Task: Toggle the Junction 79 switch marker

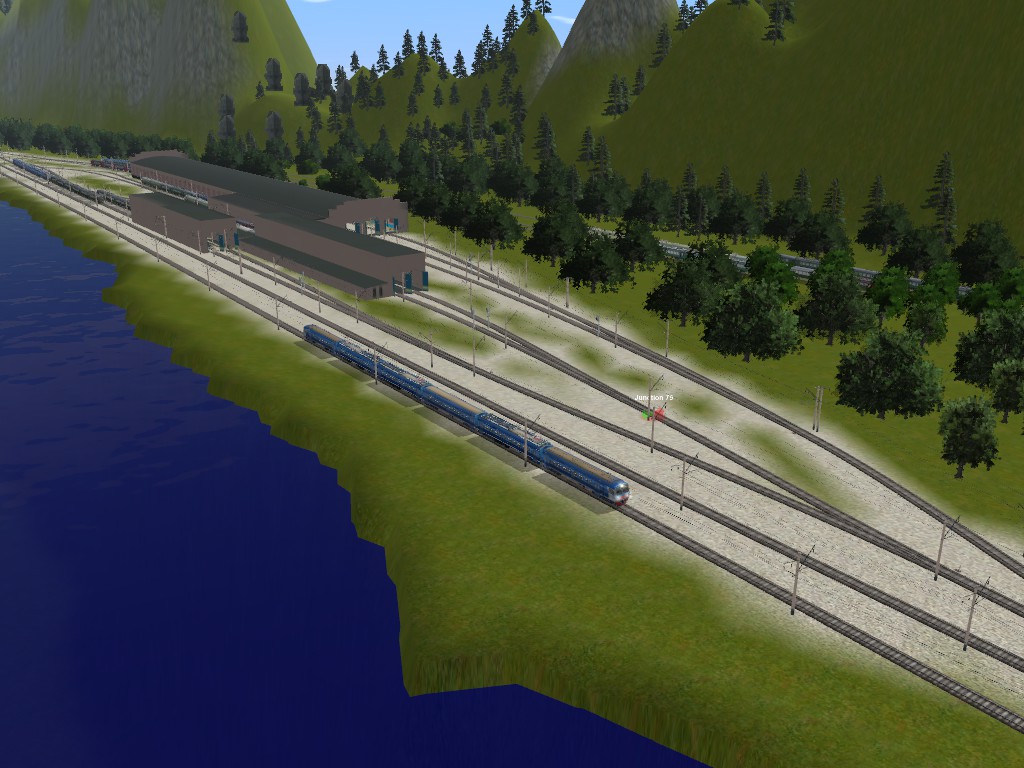Action: coord(654,412)
